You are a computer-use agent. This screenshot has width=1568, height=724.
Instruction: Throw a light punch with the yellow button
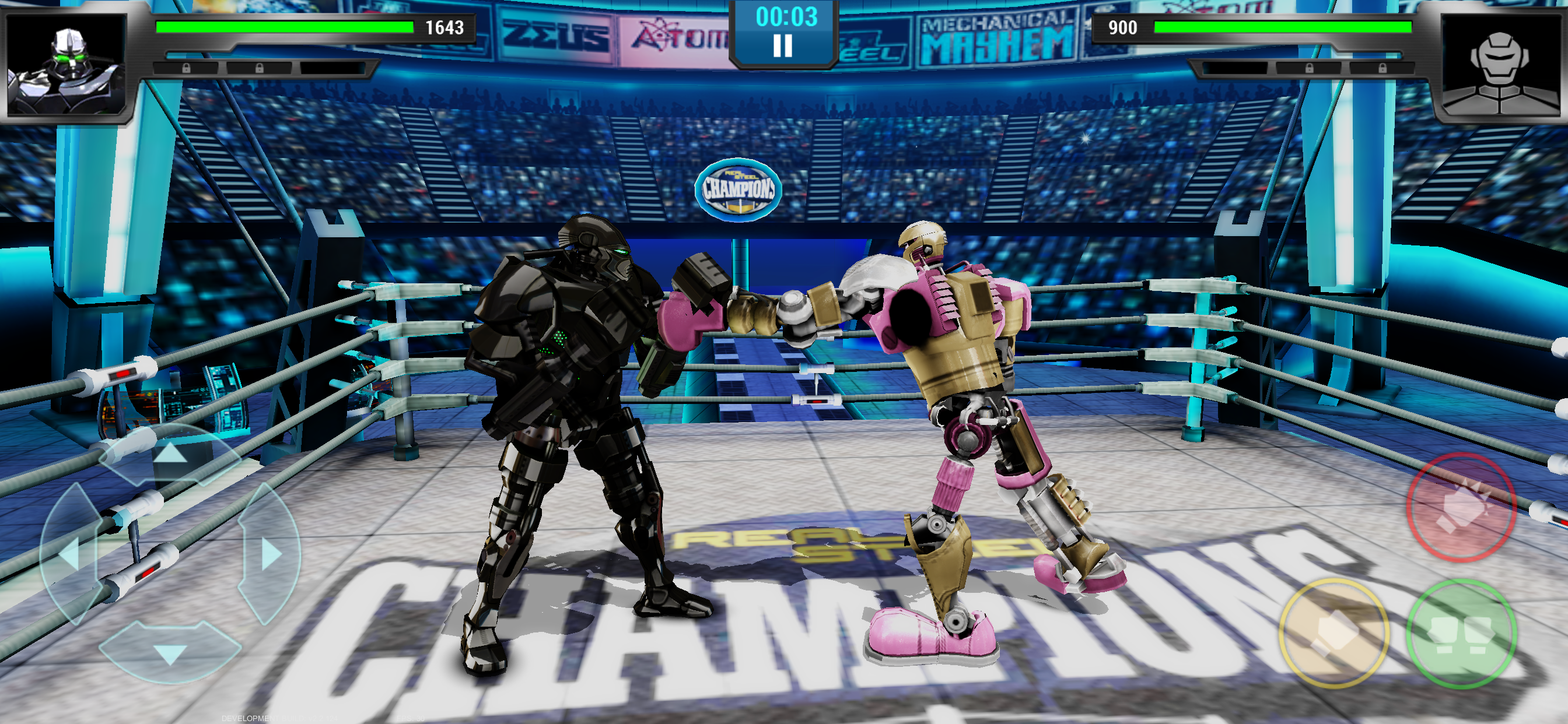tap(1333, 633)
